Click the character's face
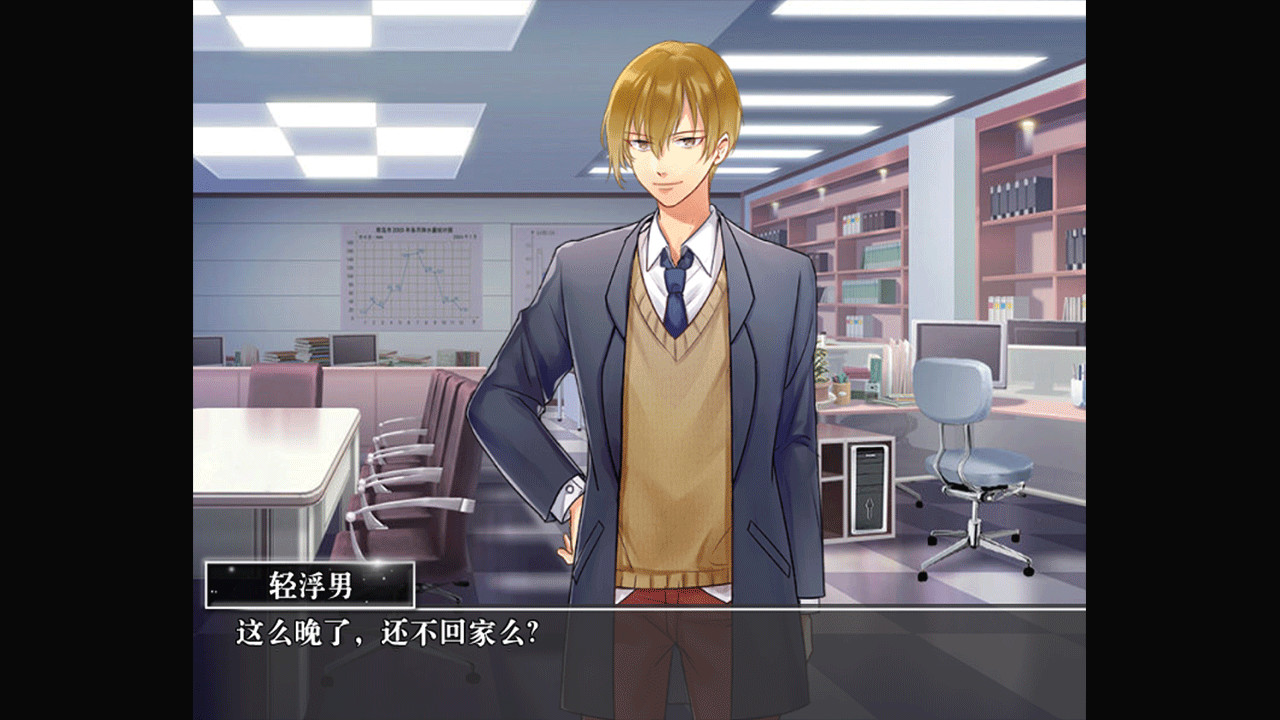This screenshot has height=720, width=1280. 665,155
